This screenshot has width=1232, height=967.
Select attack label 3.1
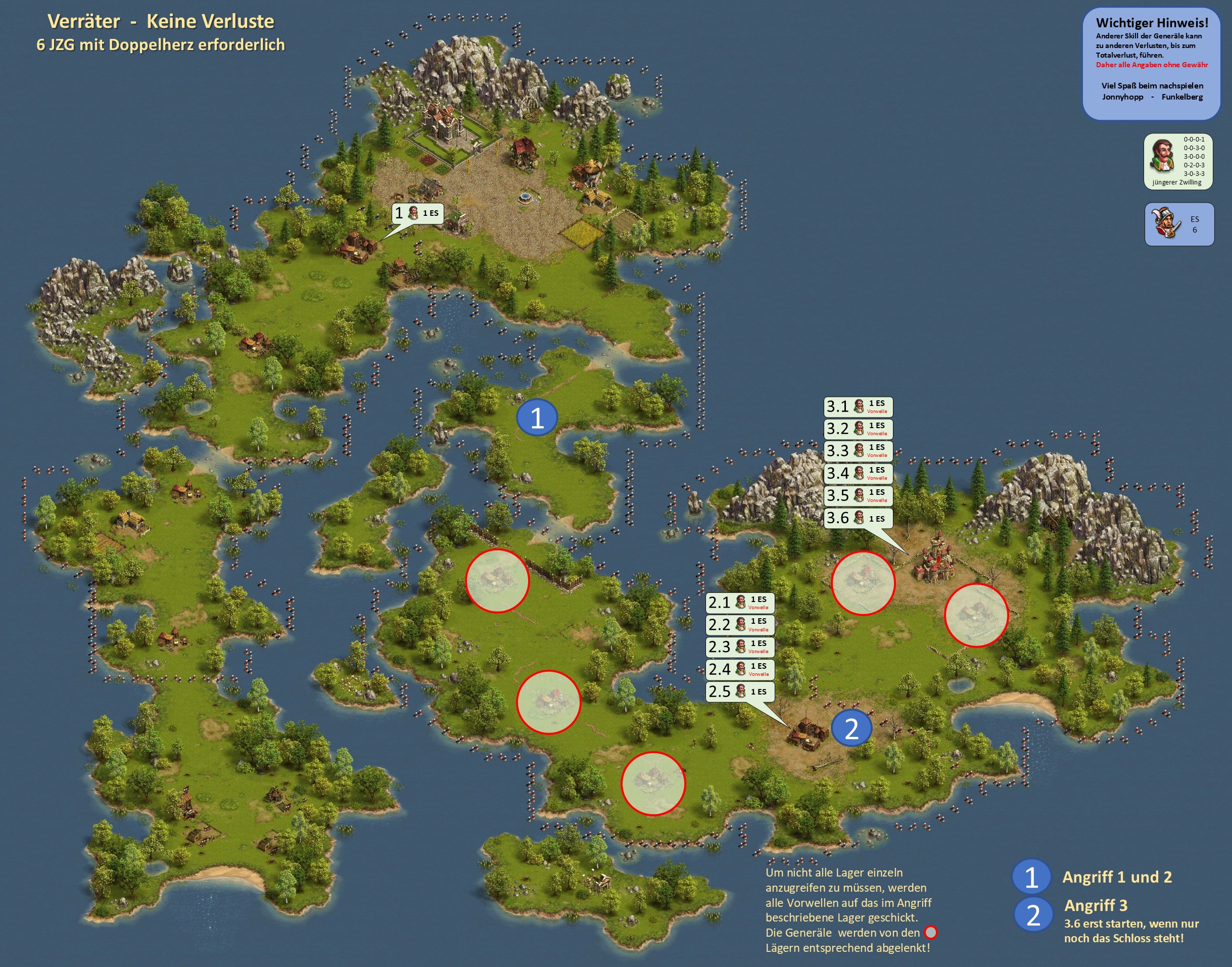pyautogui.click(x=858, y=406)
